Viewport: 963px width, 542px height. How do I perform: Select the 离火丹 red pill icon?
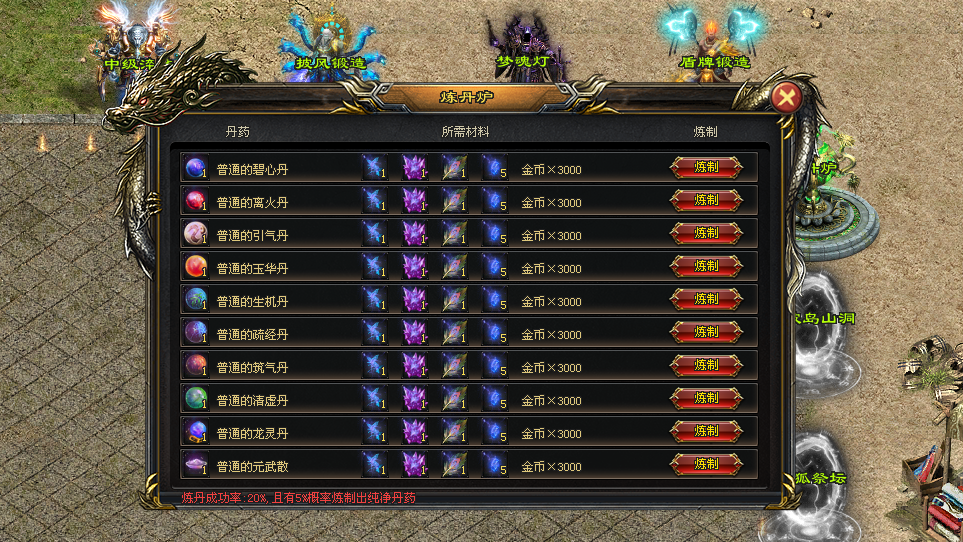tap(195, 201)
